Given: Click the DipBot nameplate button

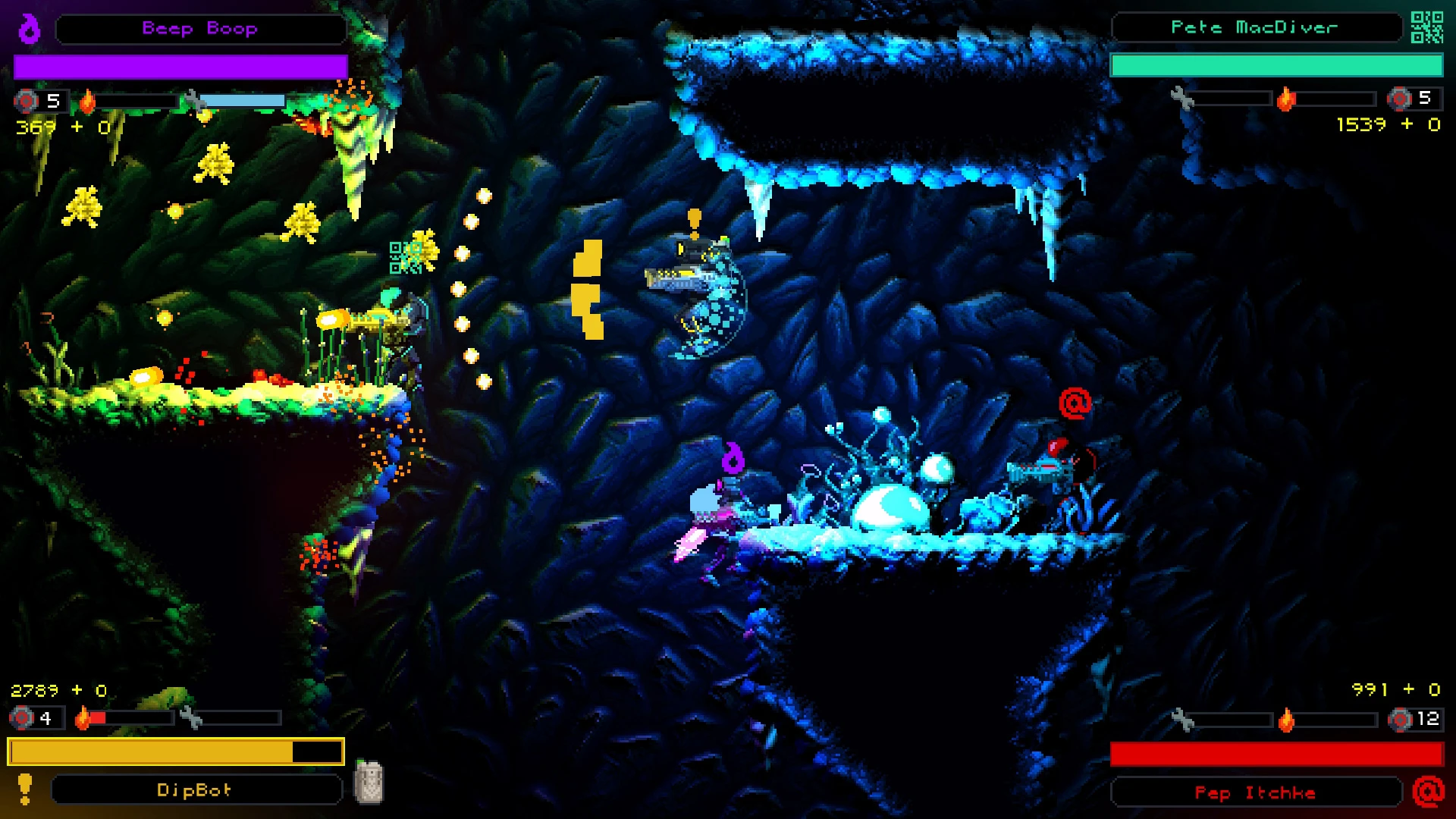Looking at the screenshot, I should coord(196,789).
